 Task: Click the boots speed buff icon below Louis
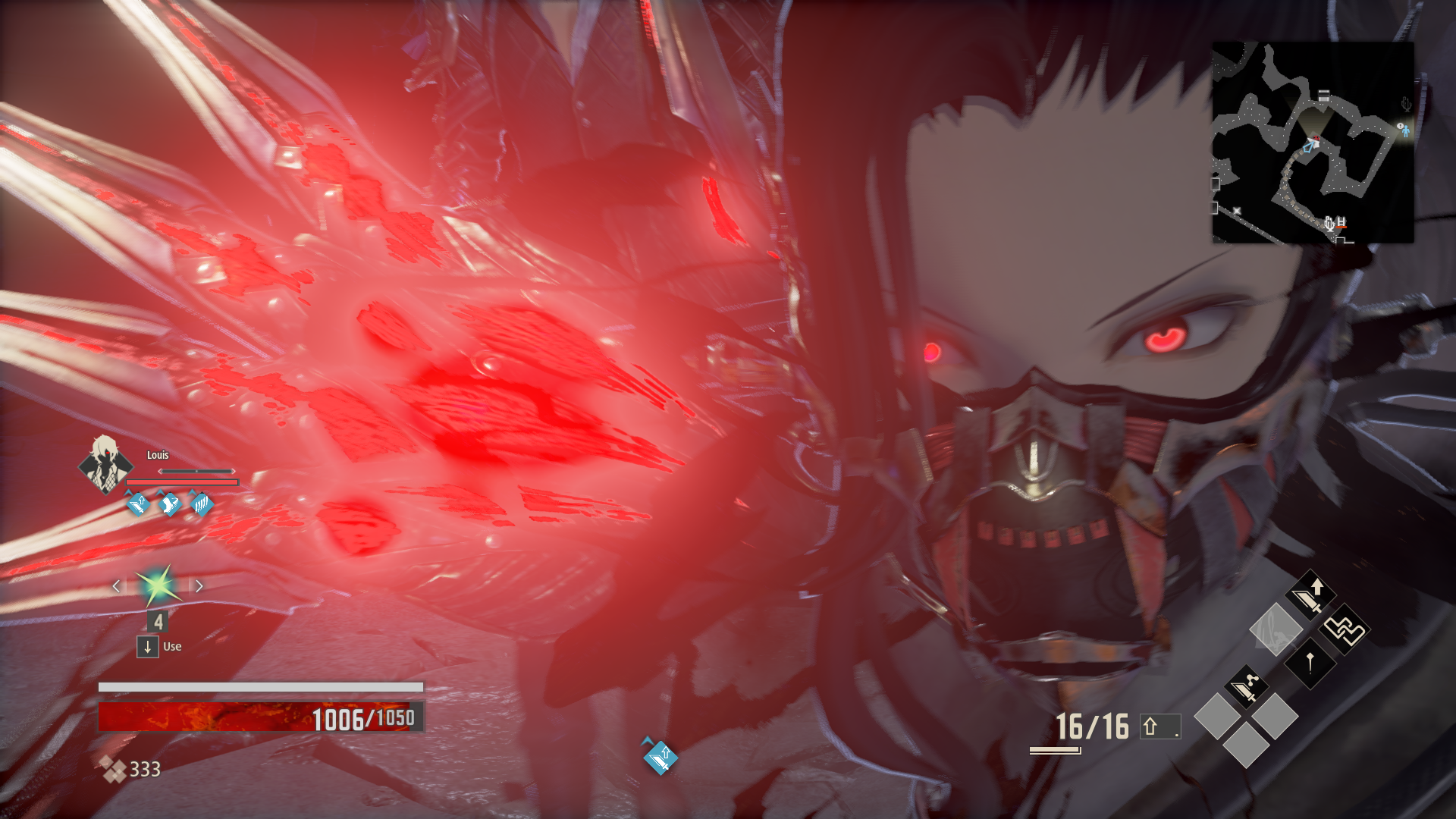168,504
